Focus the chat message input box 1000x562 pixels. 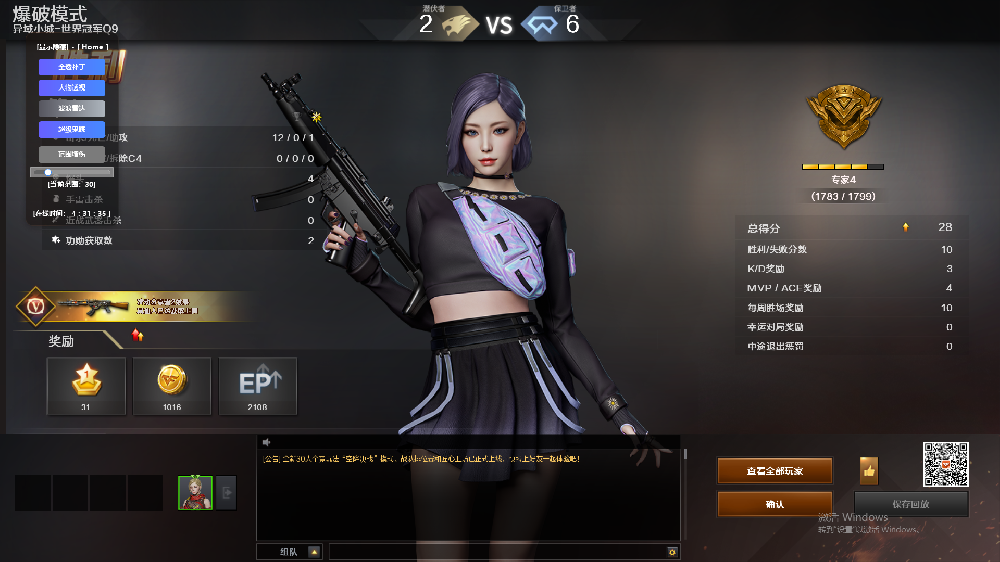(497, 551)
